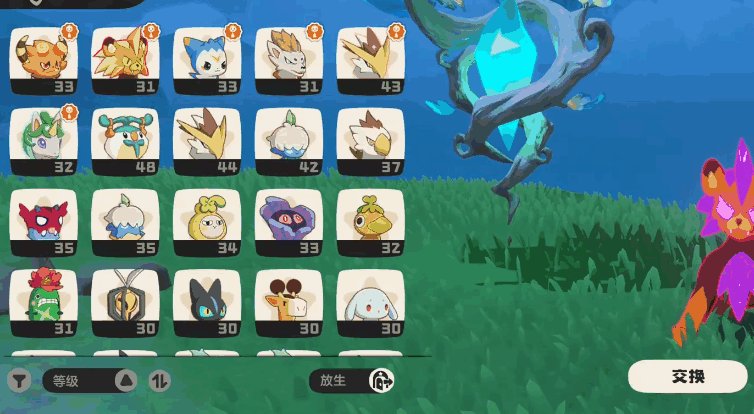
Task: Select the level 43 creature
Action: coord(370,60)
